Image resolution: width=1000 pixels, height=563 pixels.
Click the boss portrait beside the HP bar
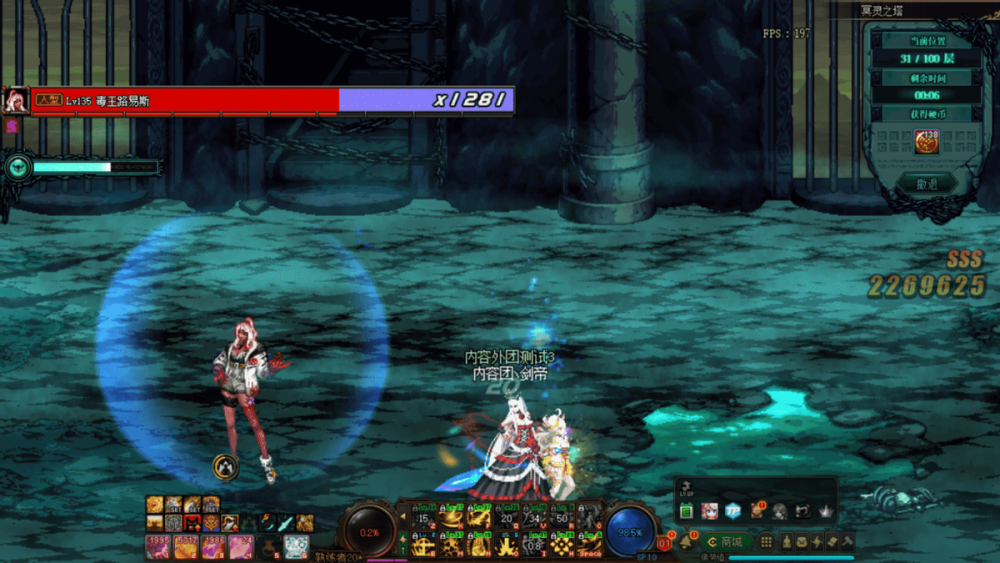coord(16,101)
